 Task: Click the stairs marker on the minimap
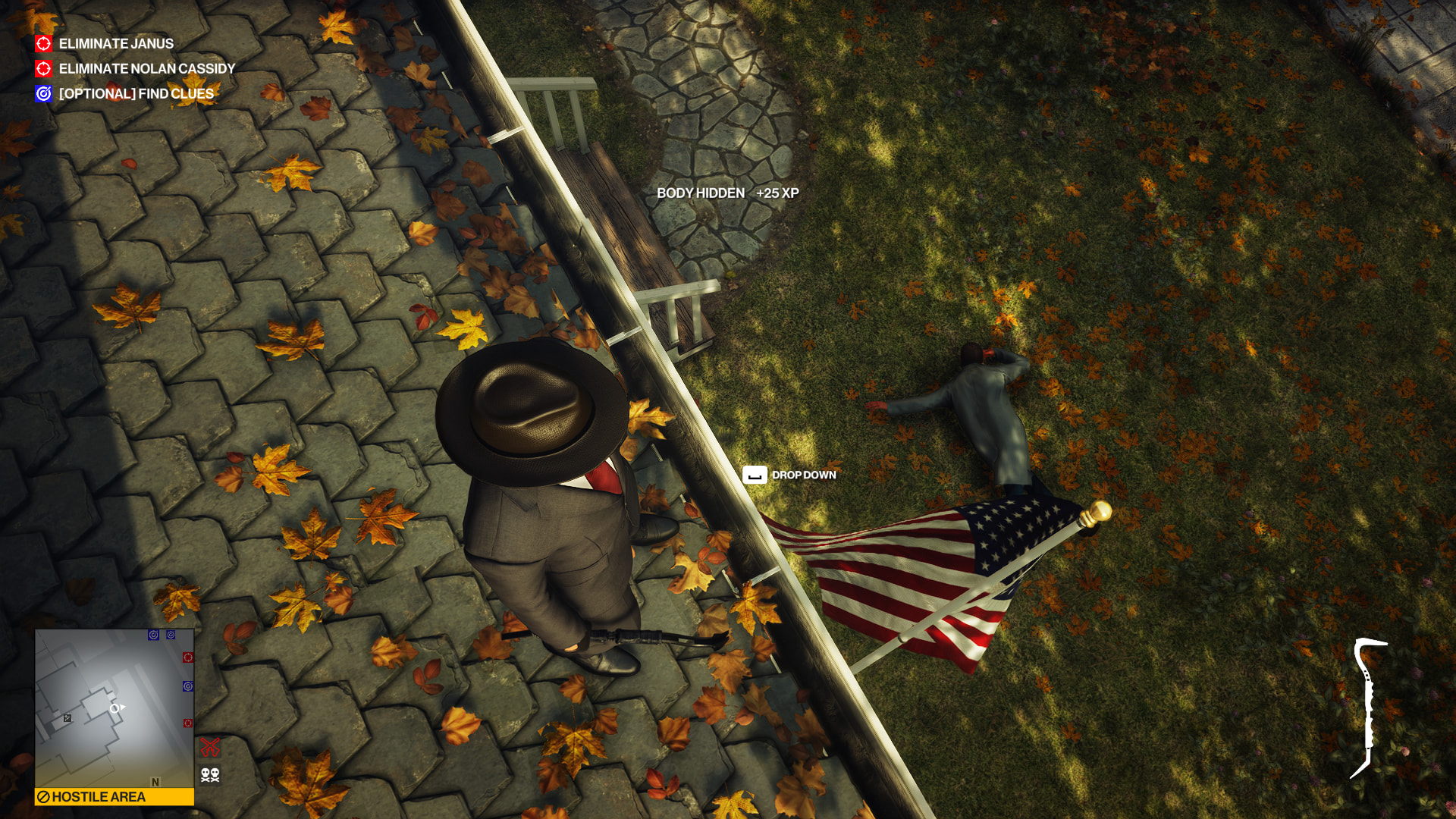(67, 718)
